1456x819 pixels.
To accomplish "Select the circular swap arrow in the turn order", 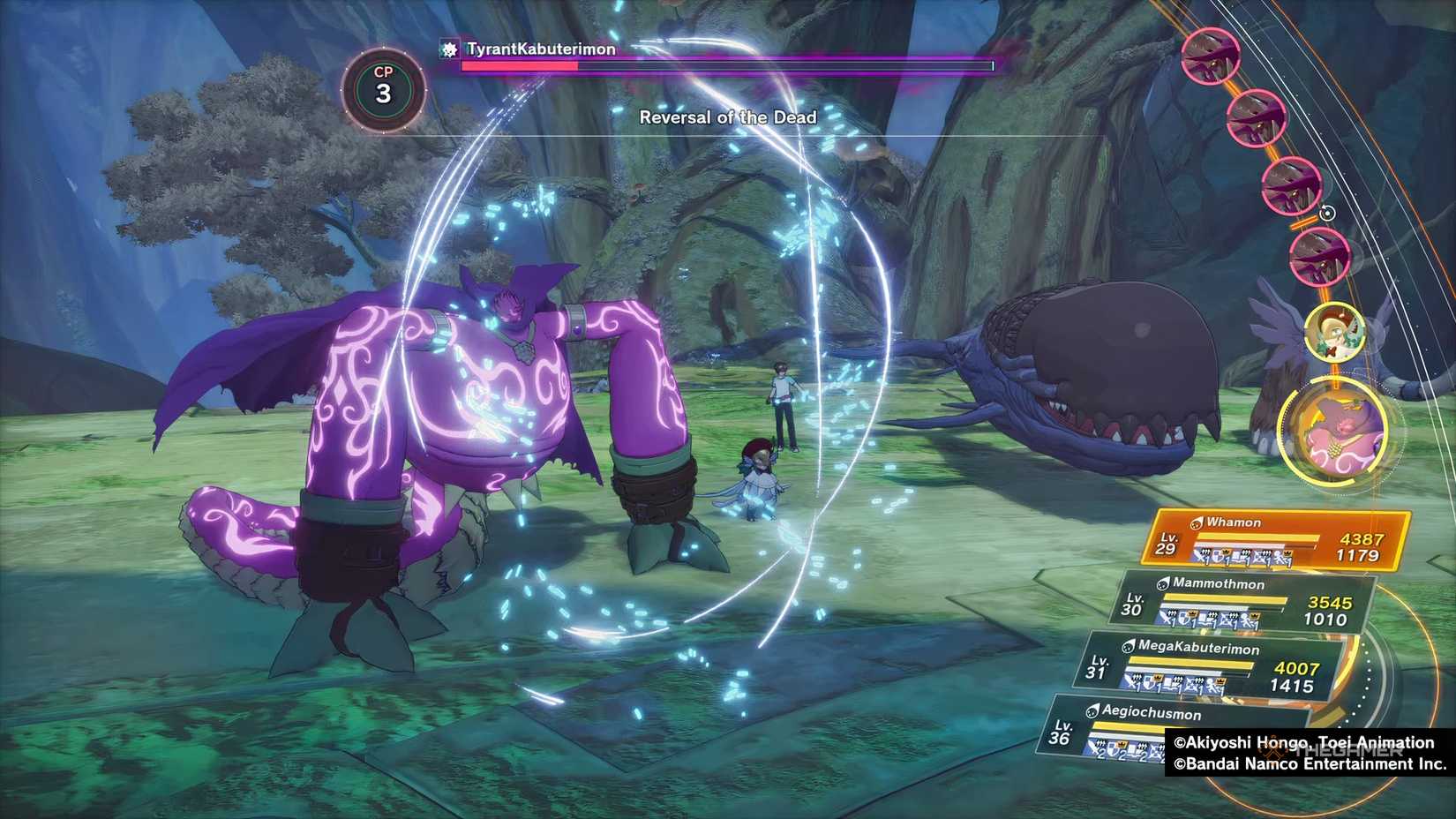I will (1327, 213).
